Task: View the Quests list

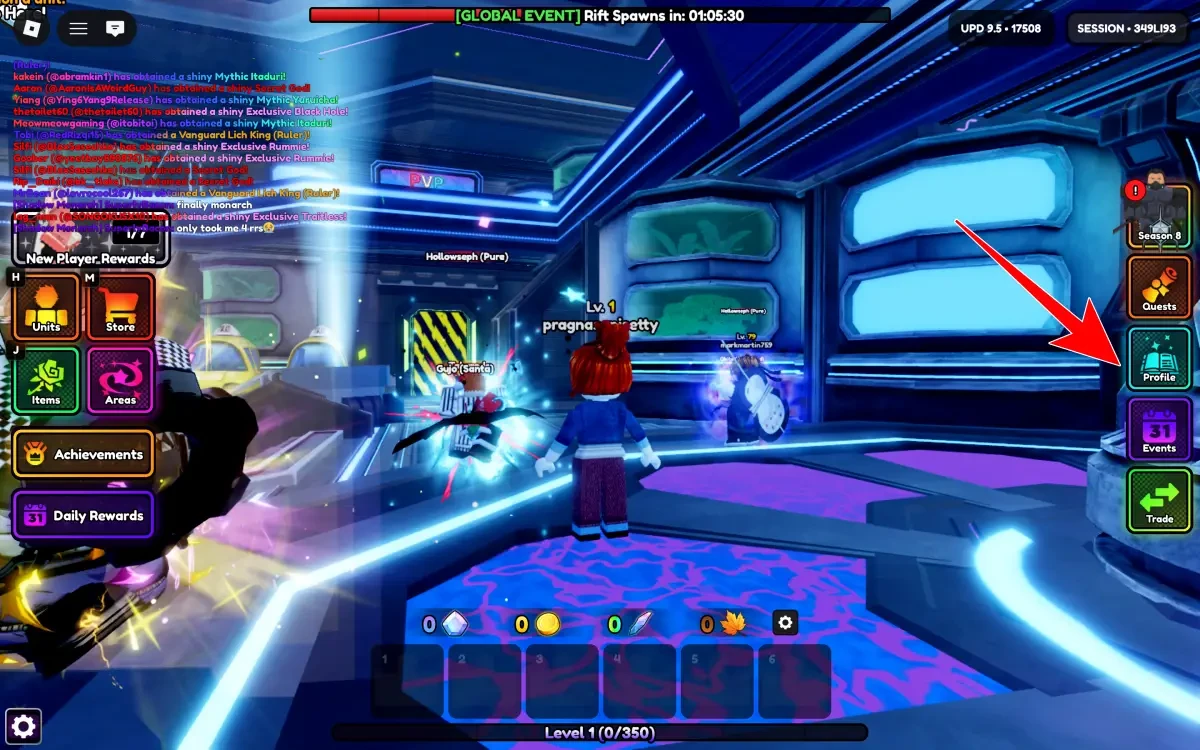Action: click(x=1159, y=287)
